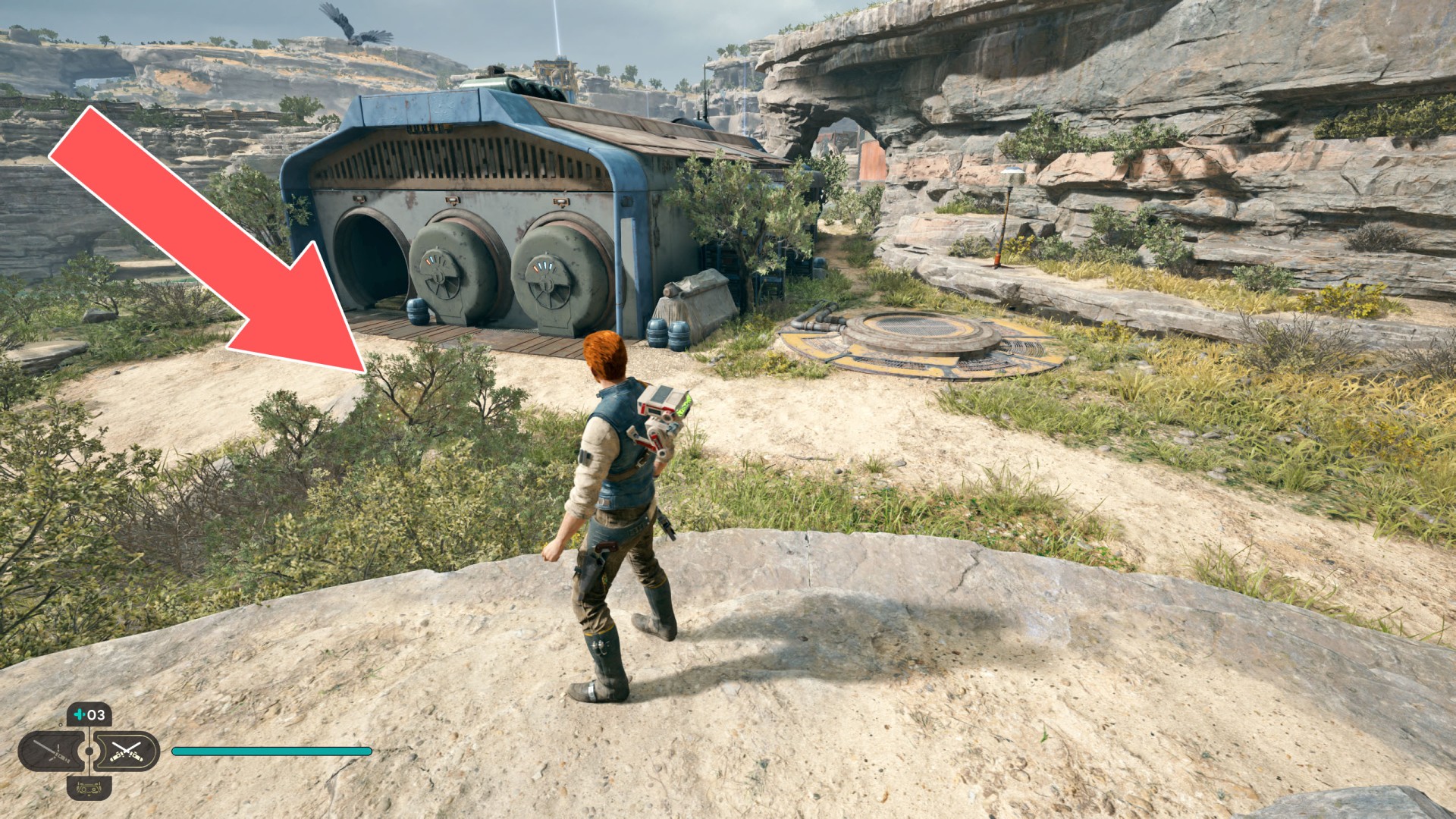Viewport: 1456px width, 819px height.
Task: Use a stim canister
Action: pos(89,715)
